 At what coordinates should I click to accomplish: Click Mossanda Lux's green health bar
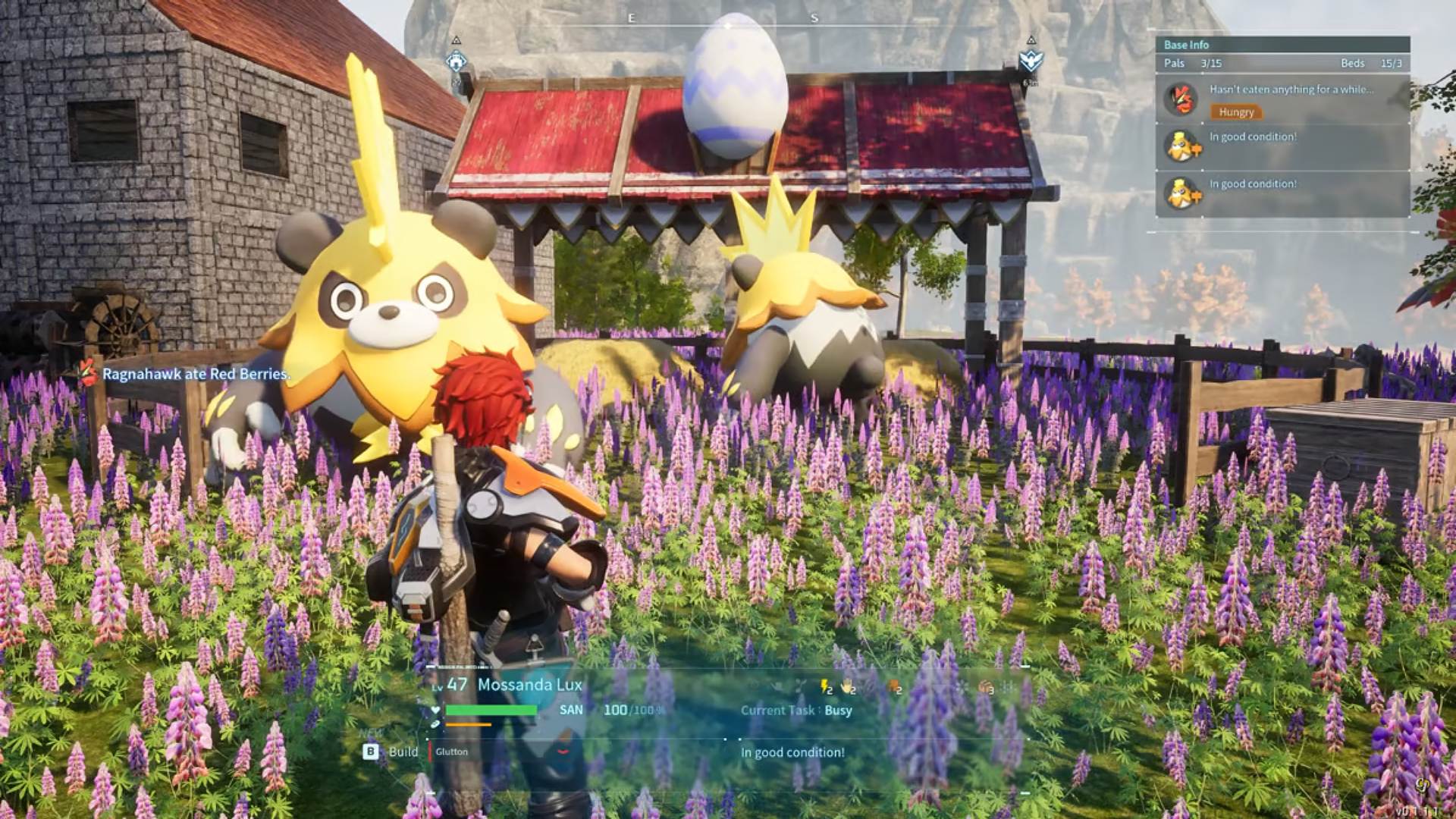490,710
